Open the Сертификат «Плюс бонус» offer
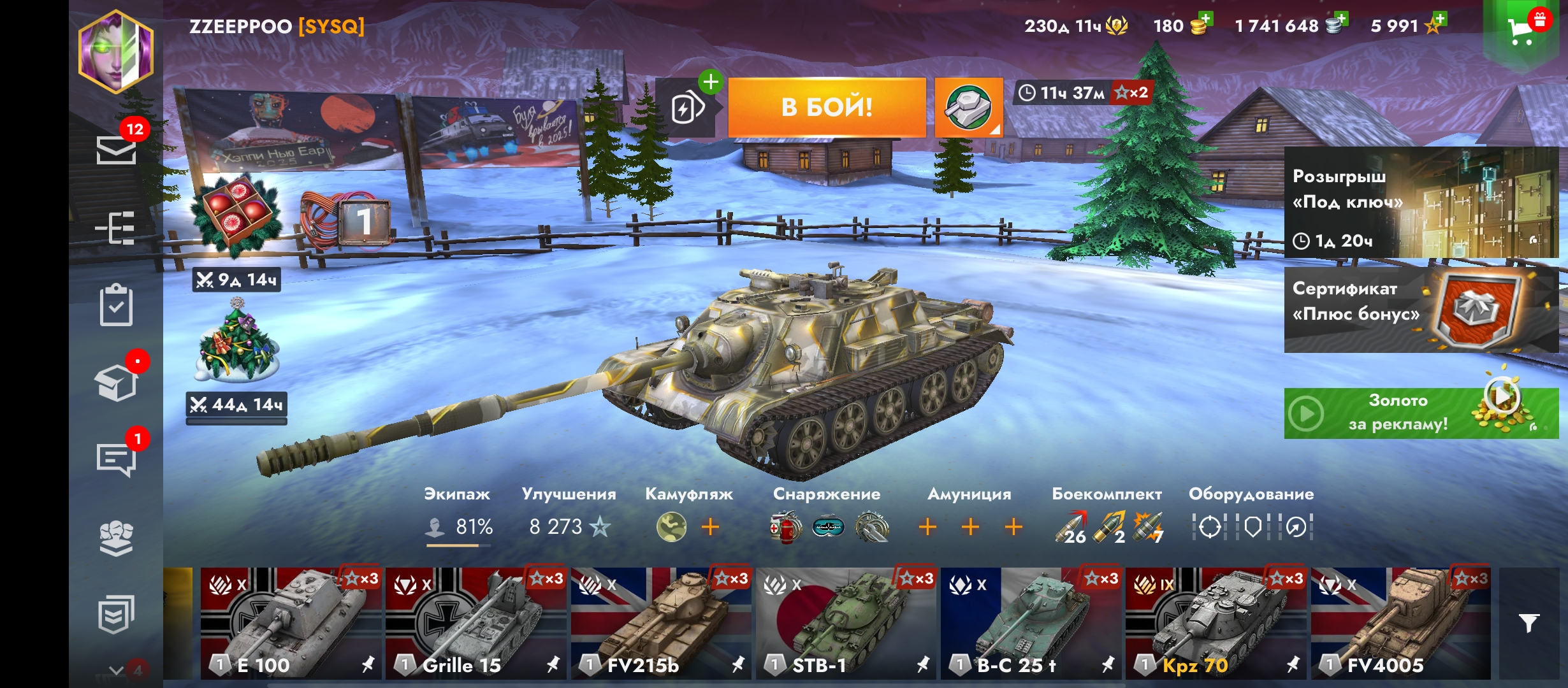Viewport: 1568px width, 688px height. (1420, 310)
